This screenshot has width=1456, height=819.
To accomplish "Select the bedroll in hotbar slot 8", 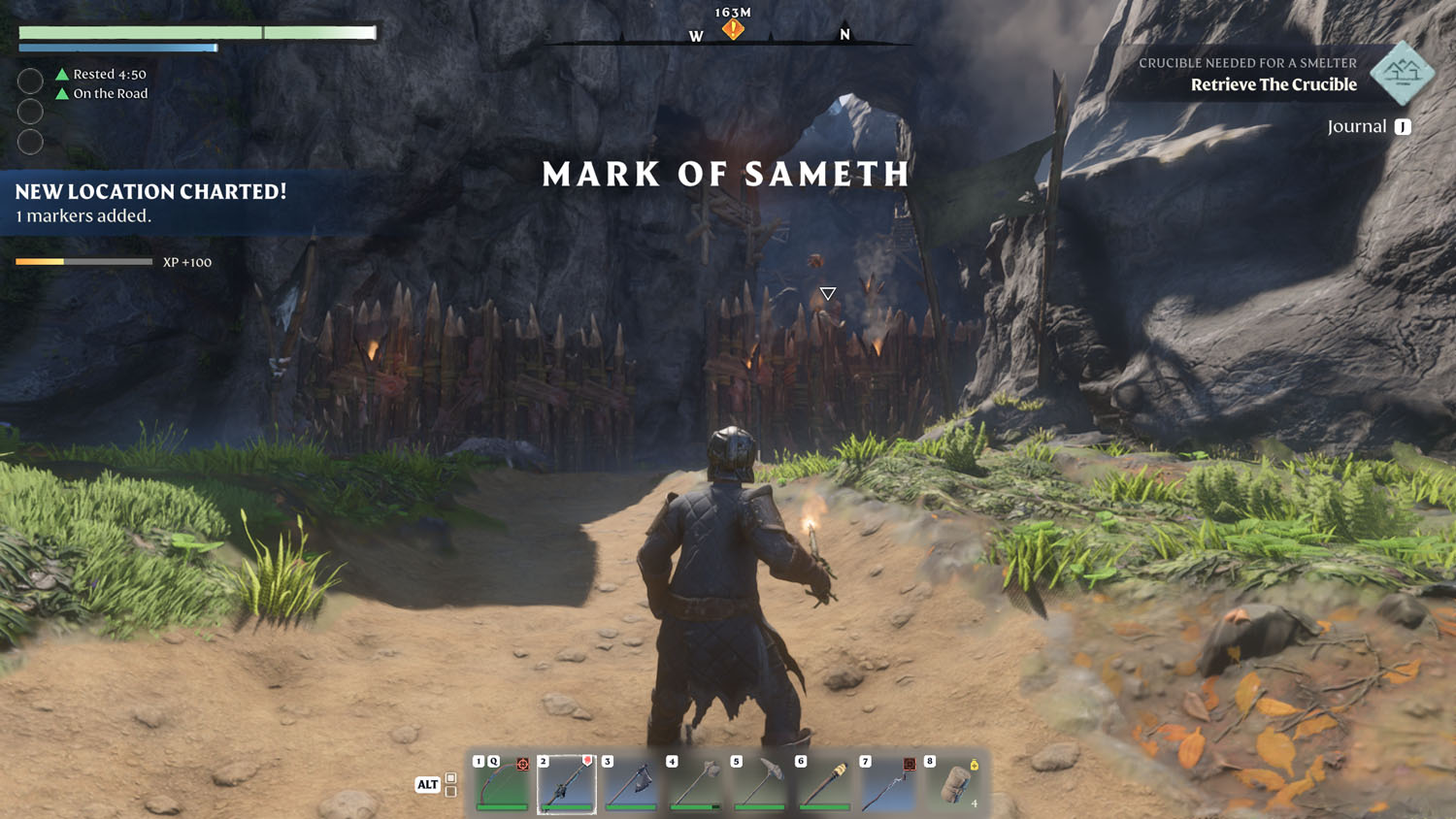I will click(954, 786).
